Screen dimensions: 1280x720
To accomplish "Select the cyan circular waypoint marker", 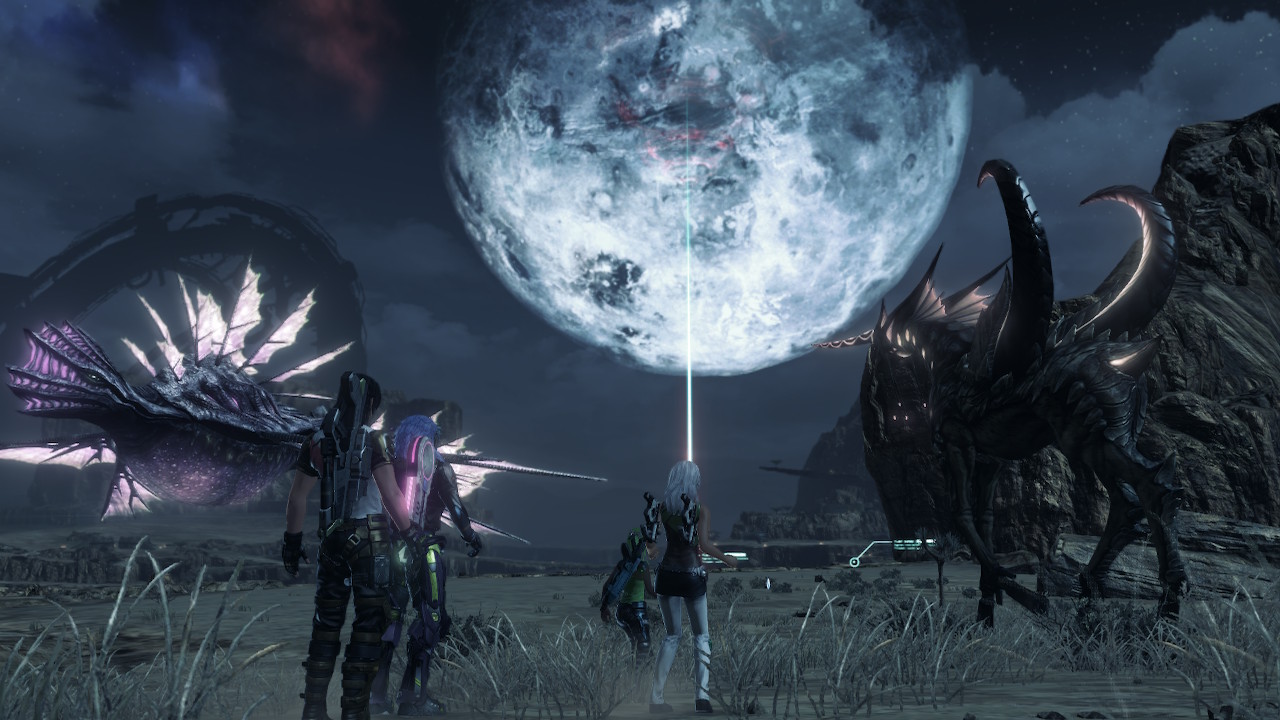I will (854, 563).
